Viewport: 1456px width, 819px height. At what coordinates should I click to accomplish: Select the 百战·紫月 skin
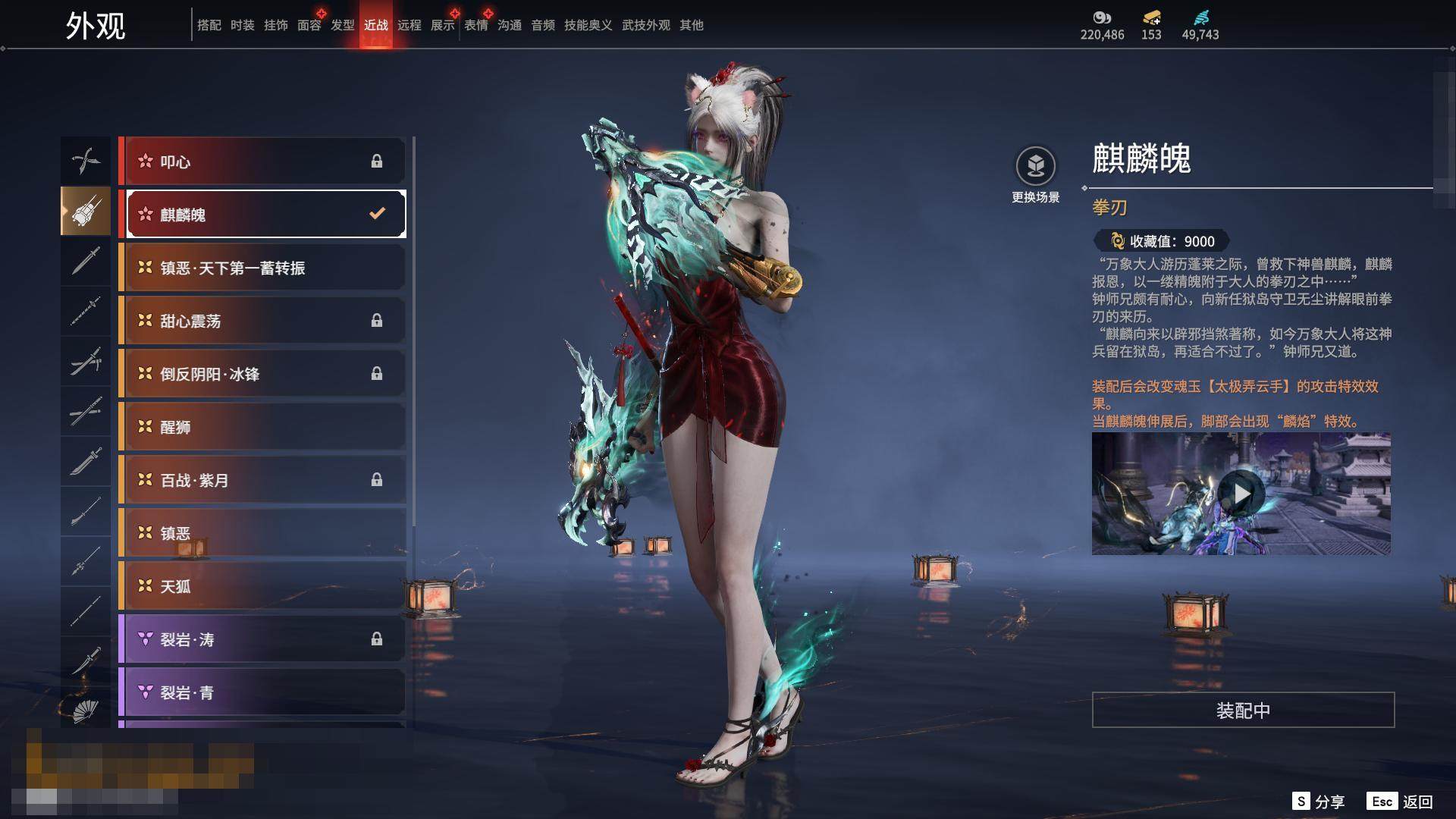point(262,480)
